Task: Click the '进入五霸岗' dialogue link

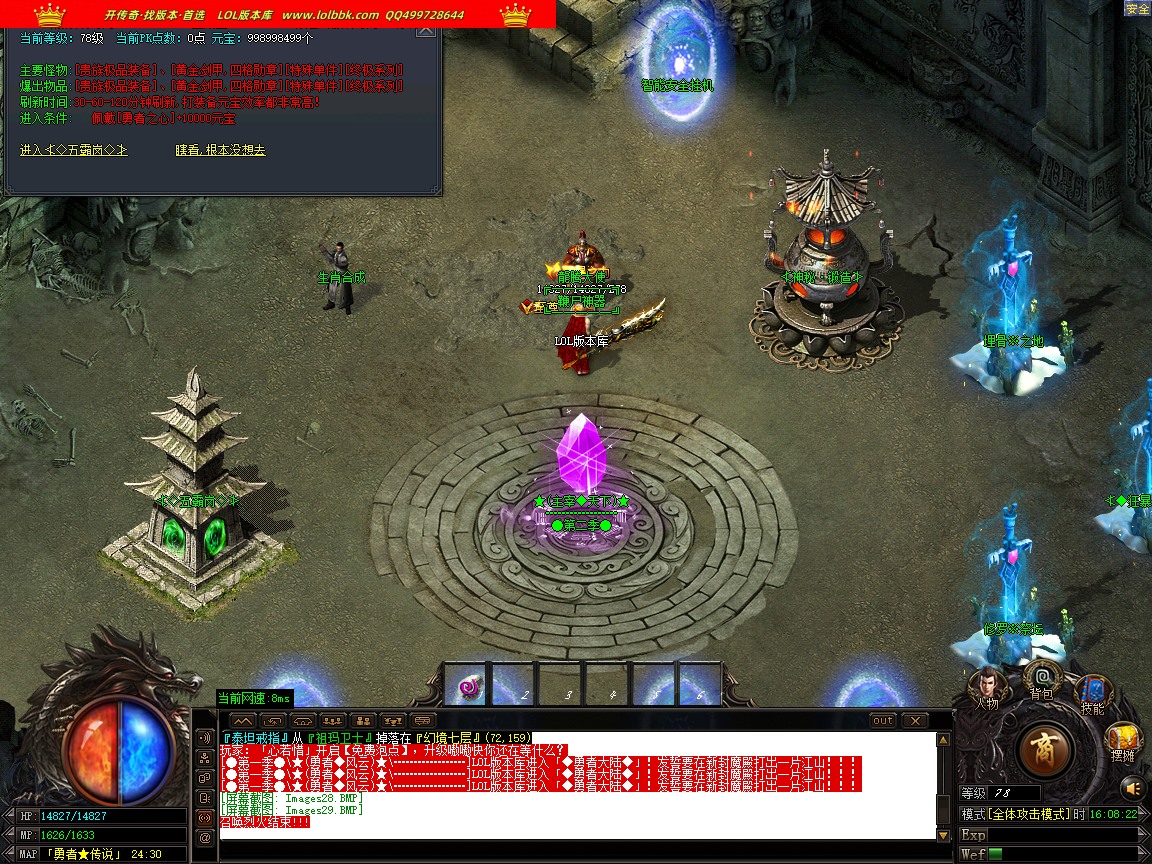Action: (74, 150)
